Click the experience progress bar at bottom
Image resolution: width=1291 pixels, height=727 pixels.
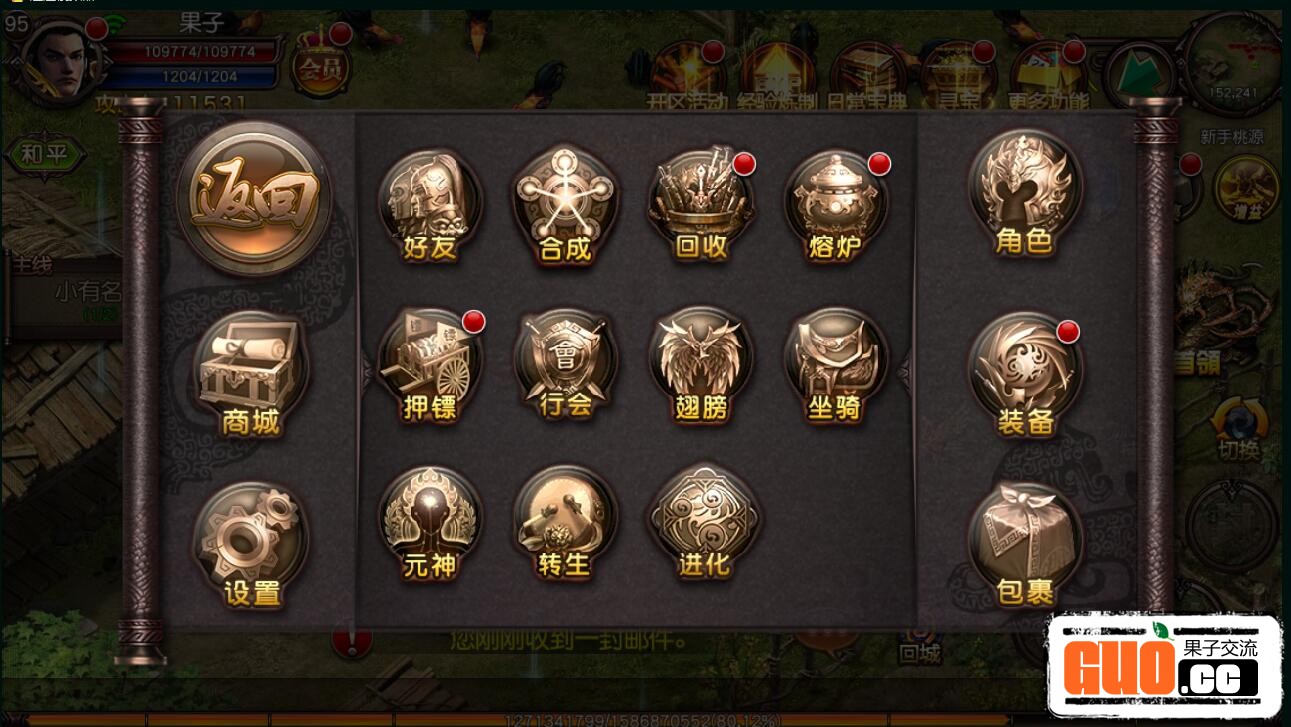tap(645, 717)
